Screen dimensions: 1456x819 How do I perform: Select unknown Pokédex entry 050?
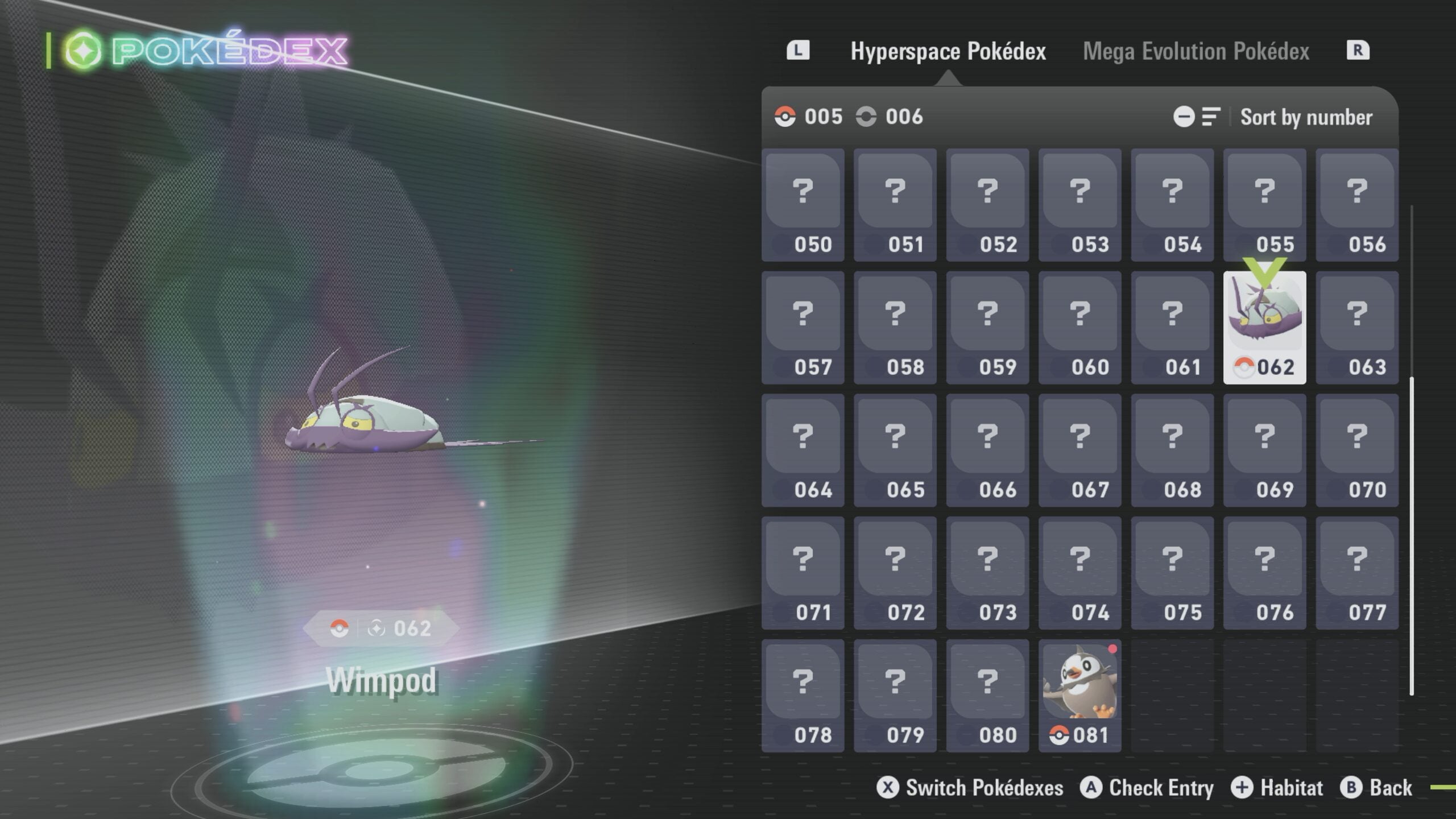tap(803, 205)
